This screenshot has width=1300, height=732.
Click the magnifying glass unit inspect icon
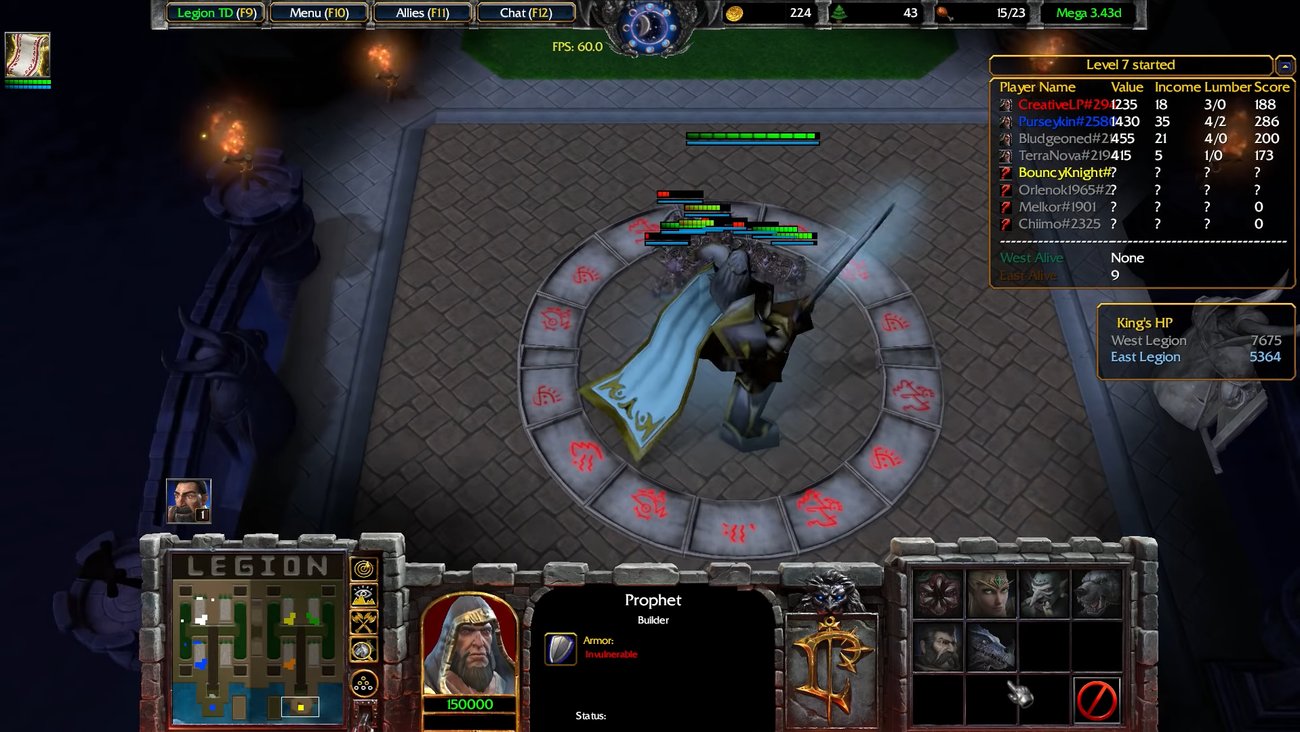pyautogui.click(x=362, y=649)
